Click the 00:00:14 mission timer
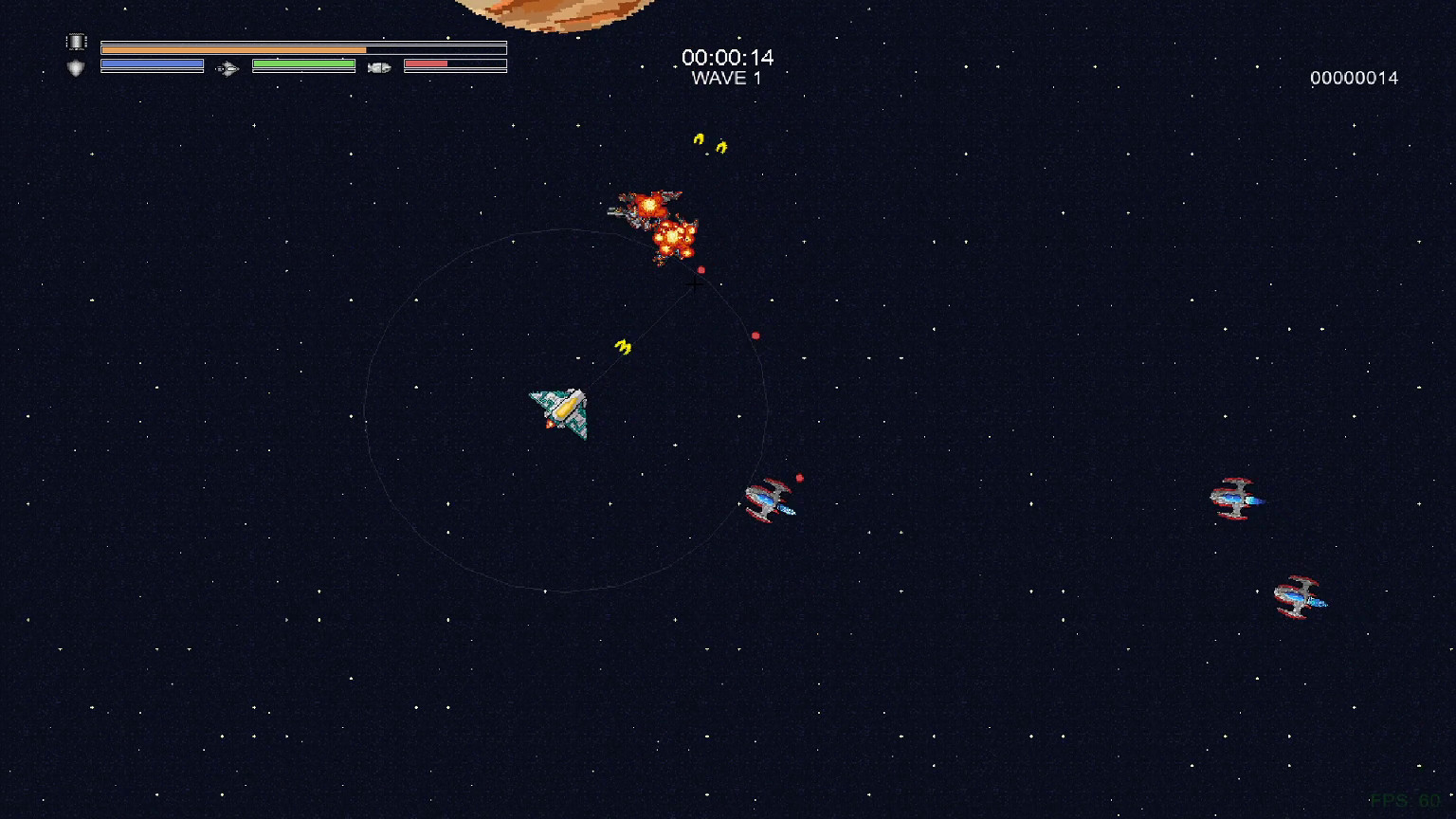 [x=726, y=58]
